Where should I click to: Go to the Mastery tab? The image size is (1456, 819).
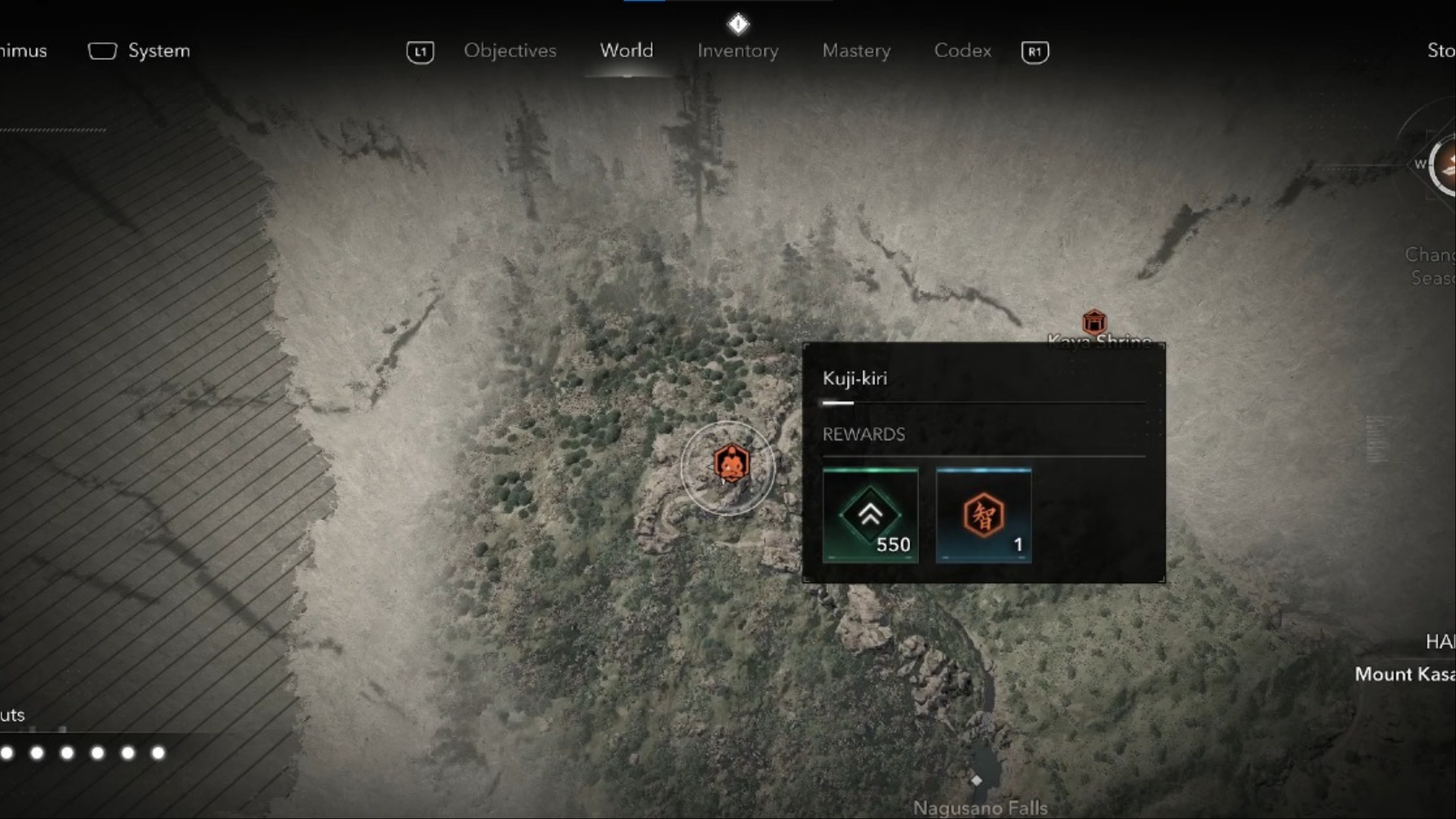coord(856,51)
